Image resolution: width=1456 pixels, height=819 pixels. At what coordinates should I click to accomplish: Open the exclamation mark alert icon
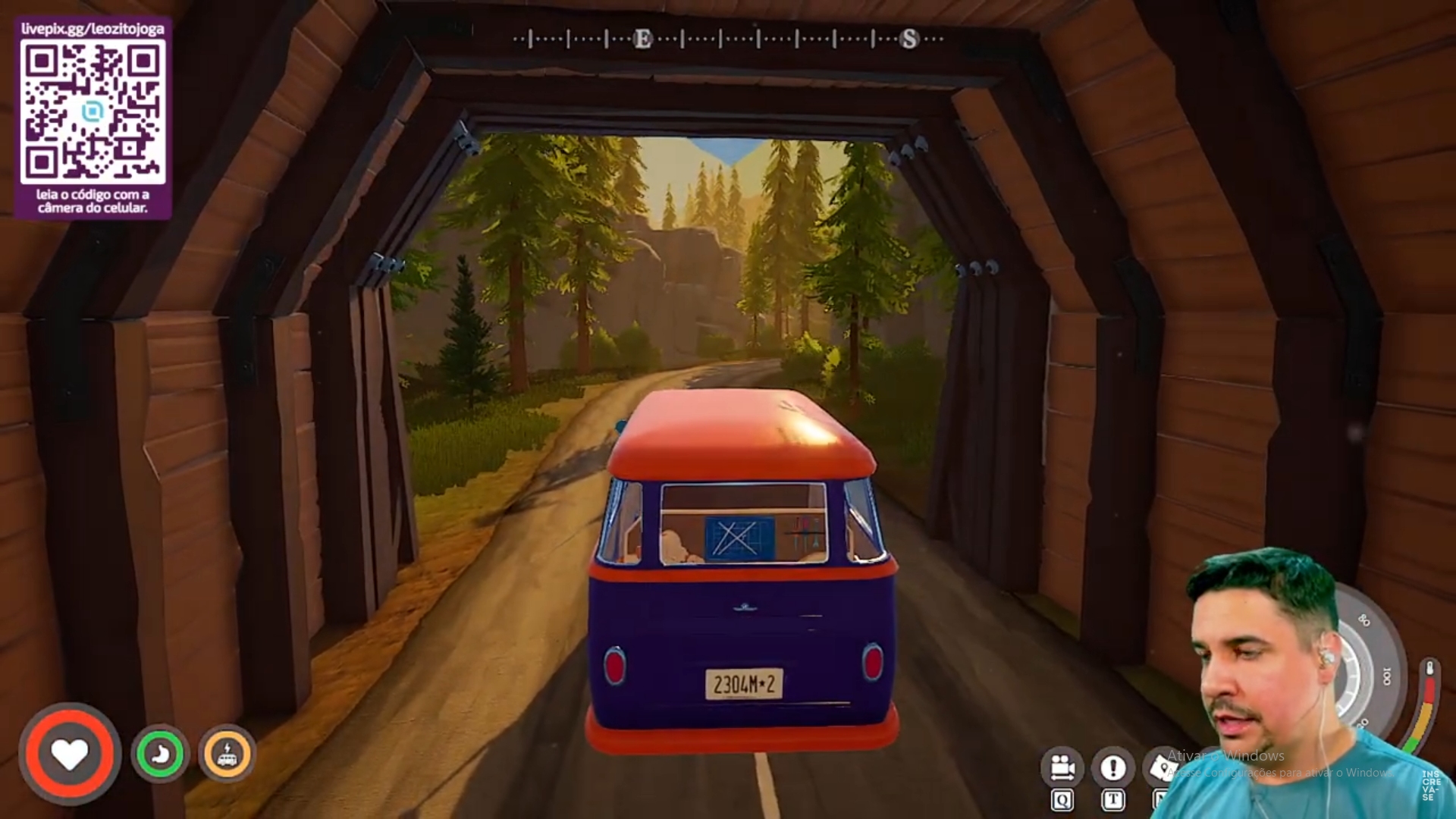[1112, 768]
